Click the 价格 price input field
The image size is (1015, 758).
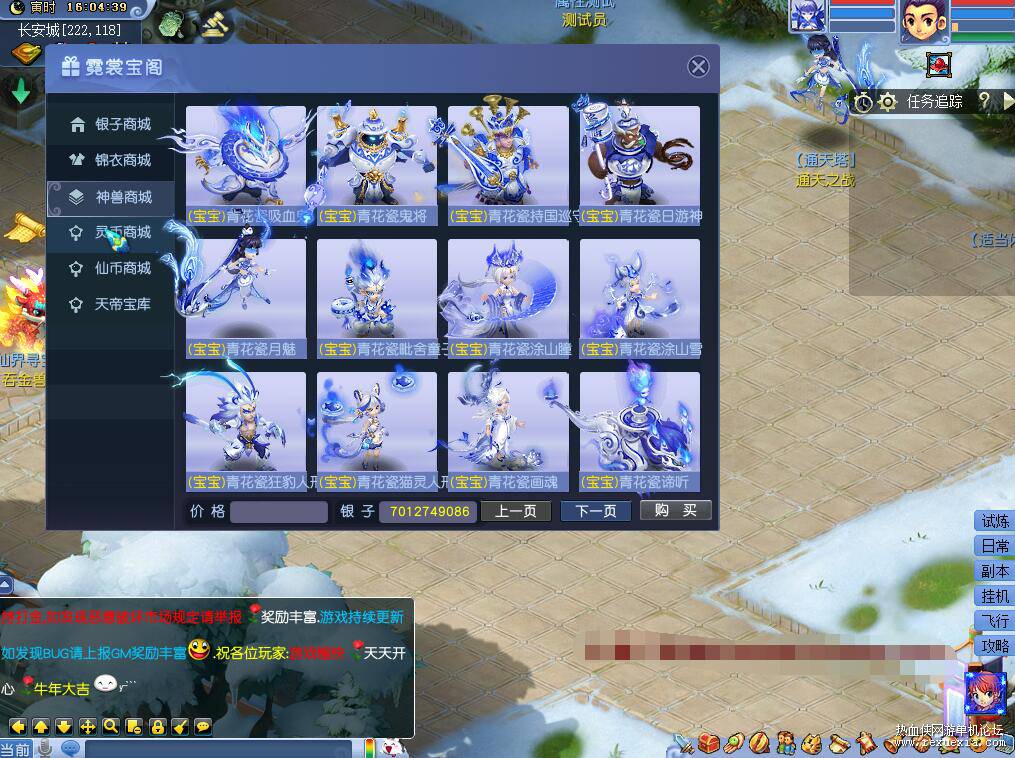click(279, 512)
